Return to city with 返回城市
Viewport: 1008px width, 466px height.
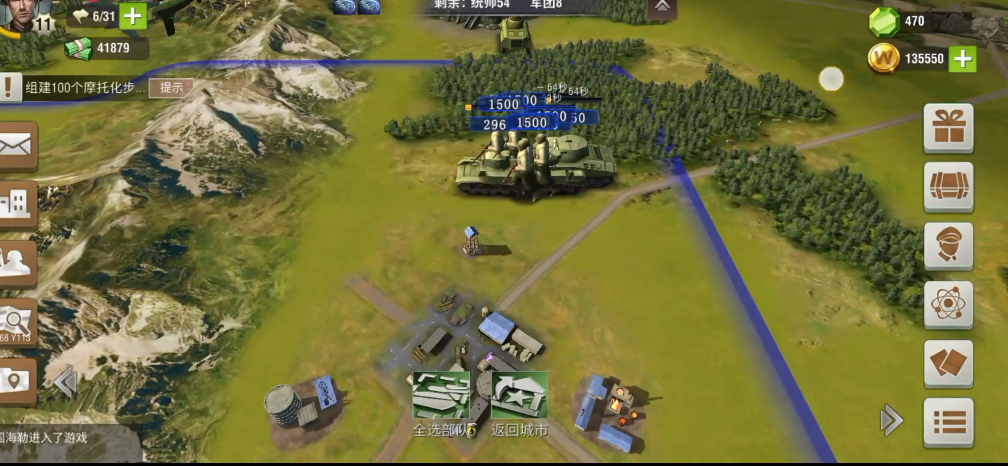[519, 395]
